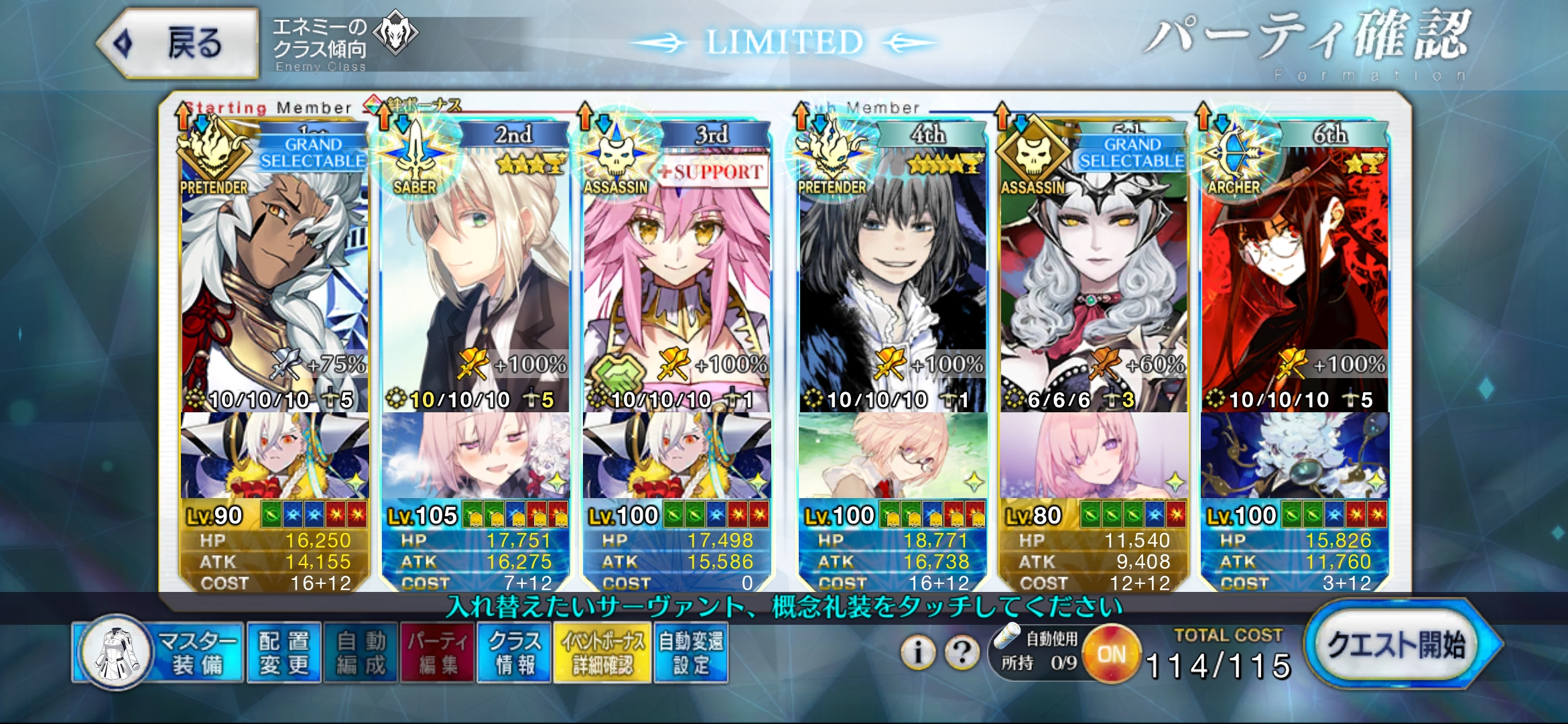Choose the 6th slot Archer servant card

[1295, 268]
